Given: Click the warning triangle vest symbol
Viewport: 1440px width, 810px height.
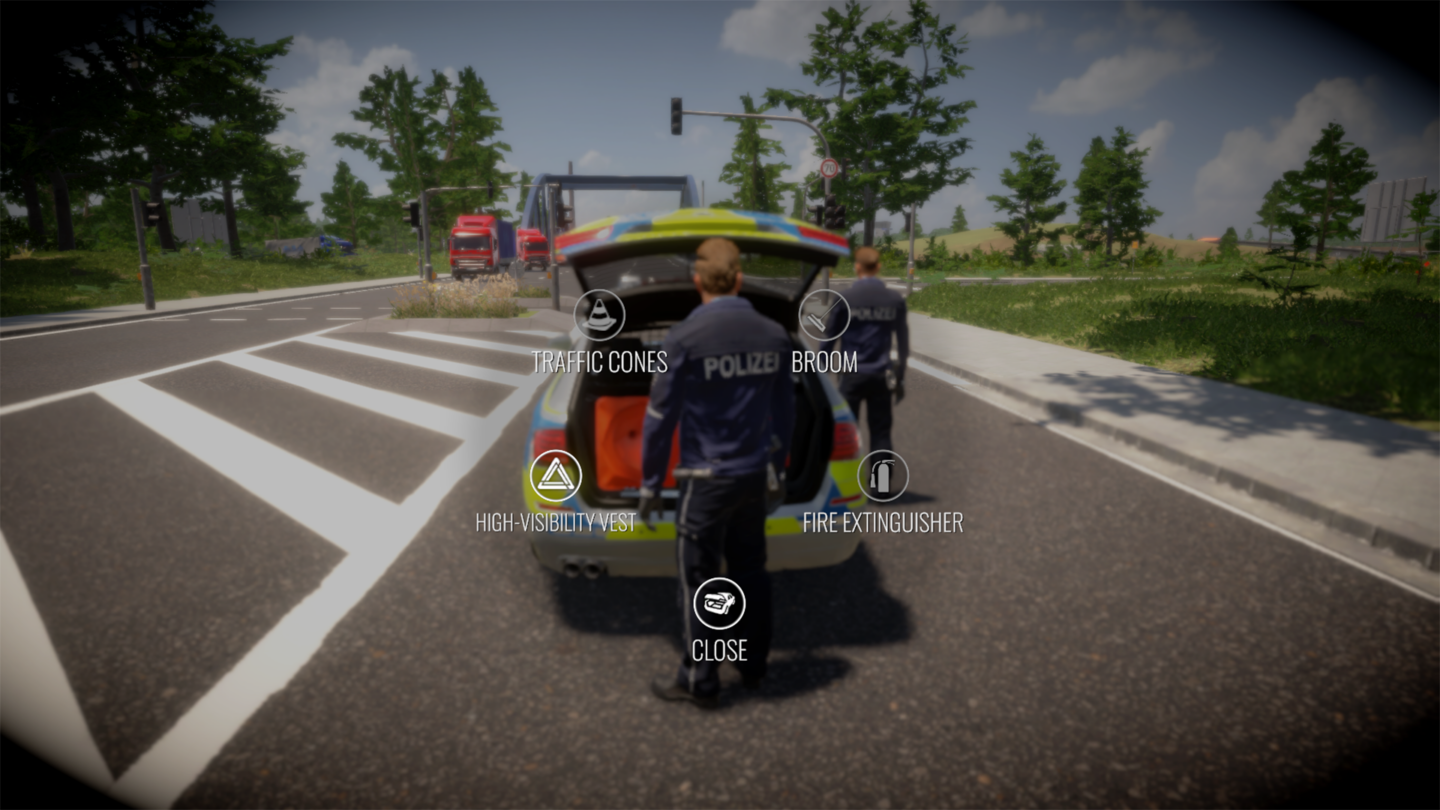Looking at the screenshot, I should (557, 474).
